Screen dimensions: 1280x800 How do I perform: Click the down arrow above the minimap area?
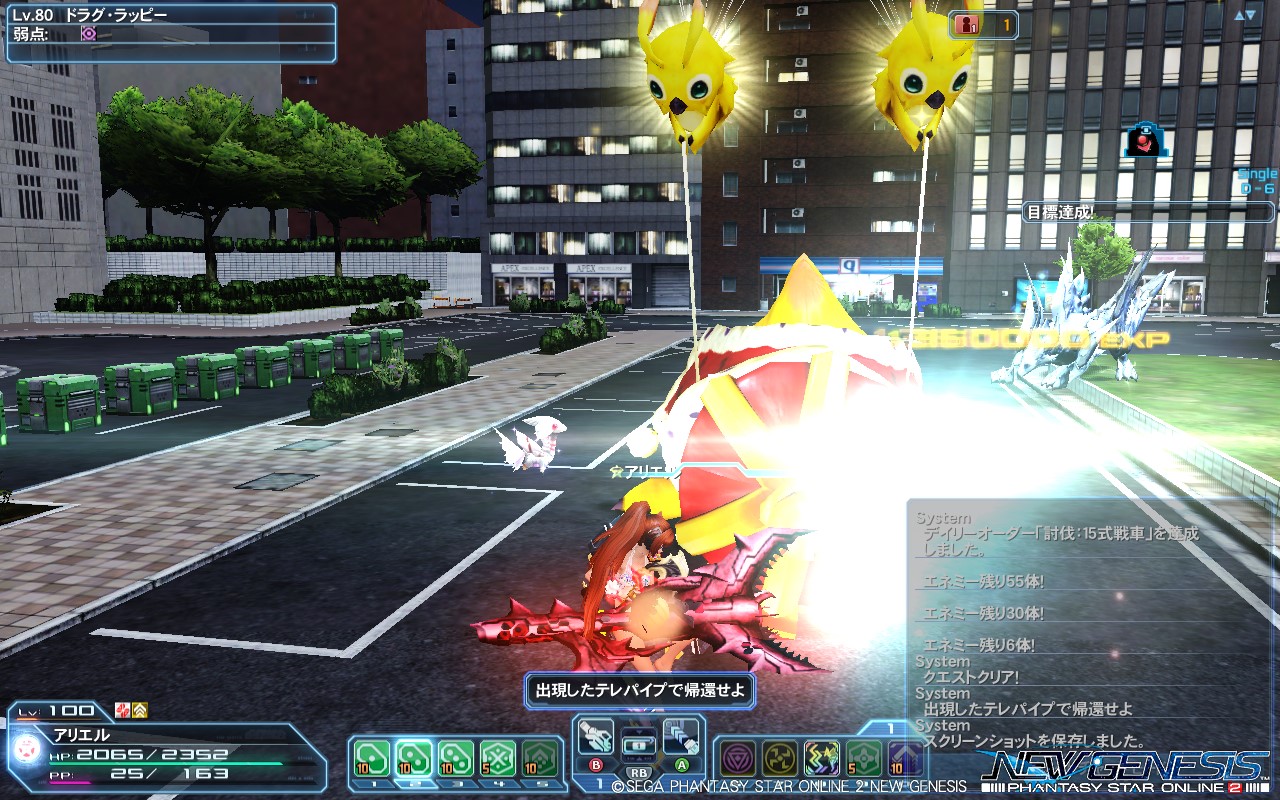(1250, 14)
